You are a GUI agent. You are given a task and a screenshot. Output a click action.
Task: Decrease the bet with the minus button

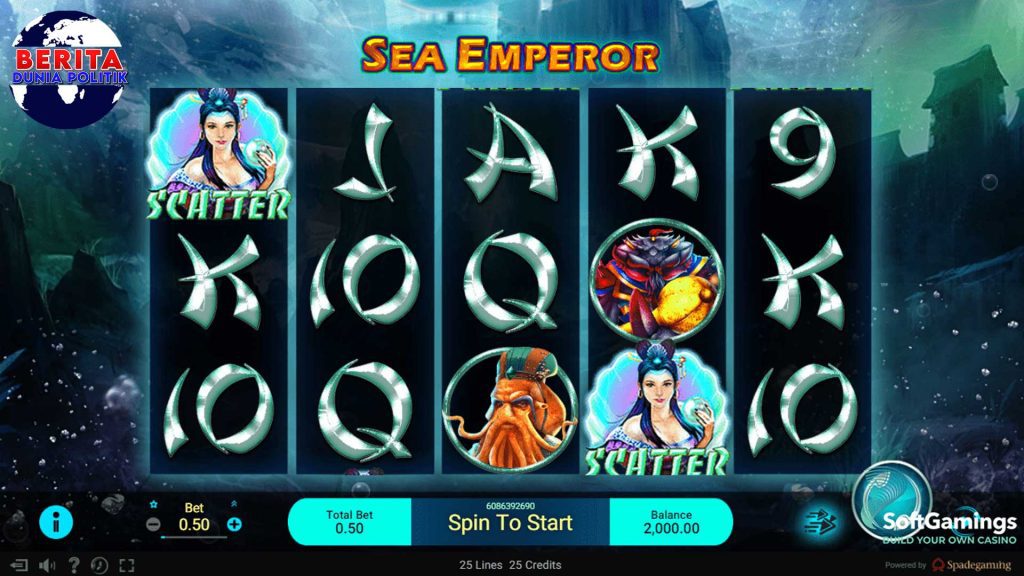(153, 524)
